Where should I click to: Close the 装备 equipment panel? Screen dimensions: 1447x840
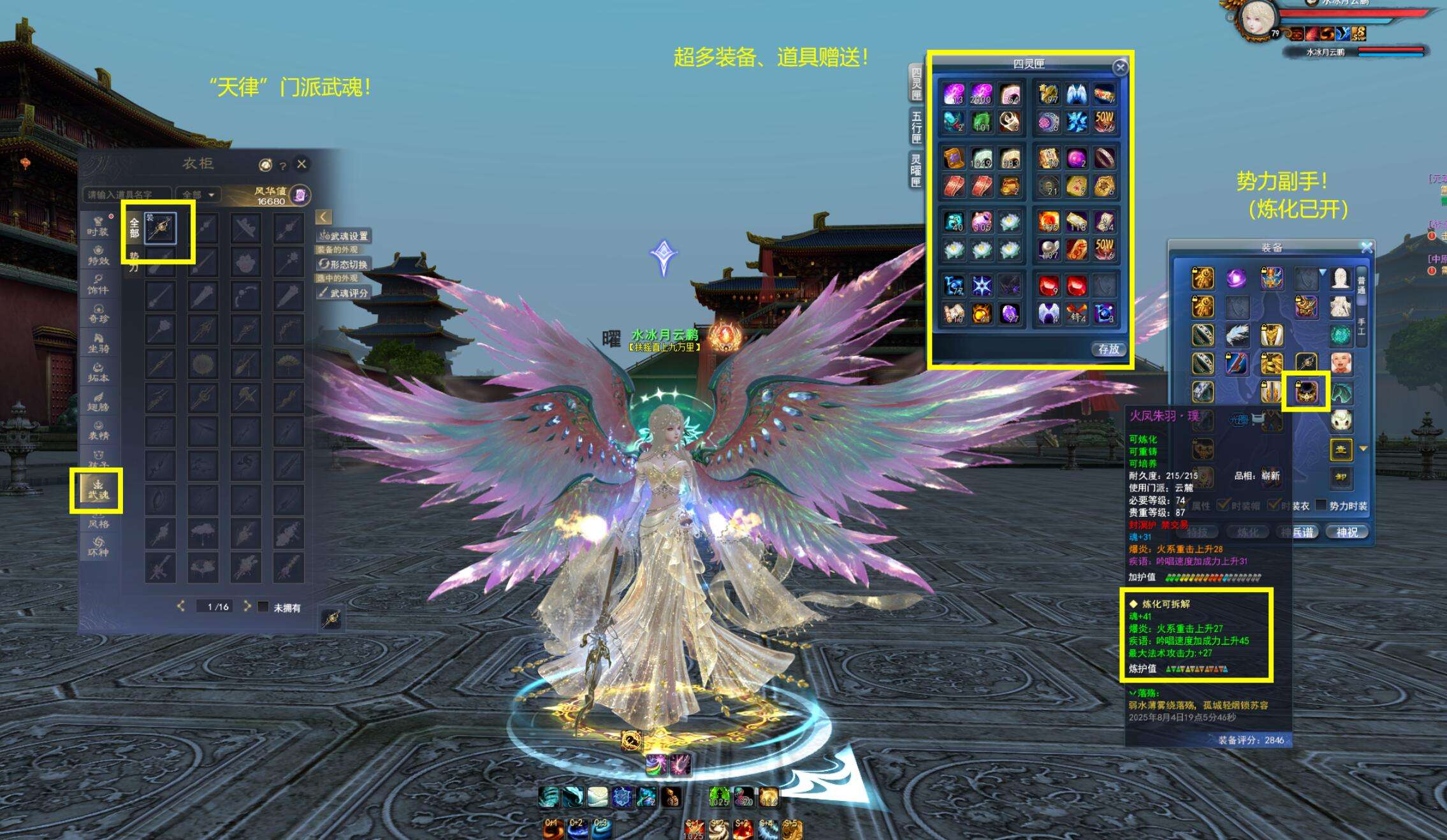tap(1367, 247)
